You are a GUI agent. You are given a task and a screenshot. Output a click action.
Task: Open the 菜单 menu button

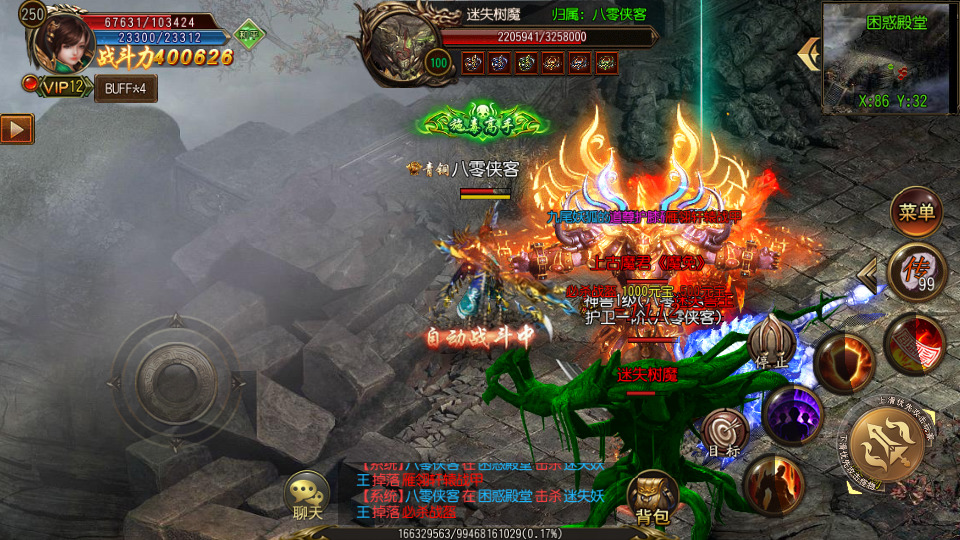pyautogui.click(x=916, y=211)
